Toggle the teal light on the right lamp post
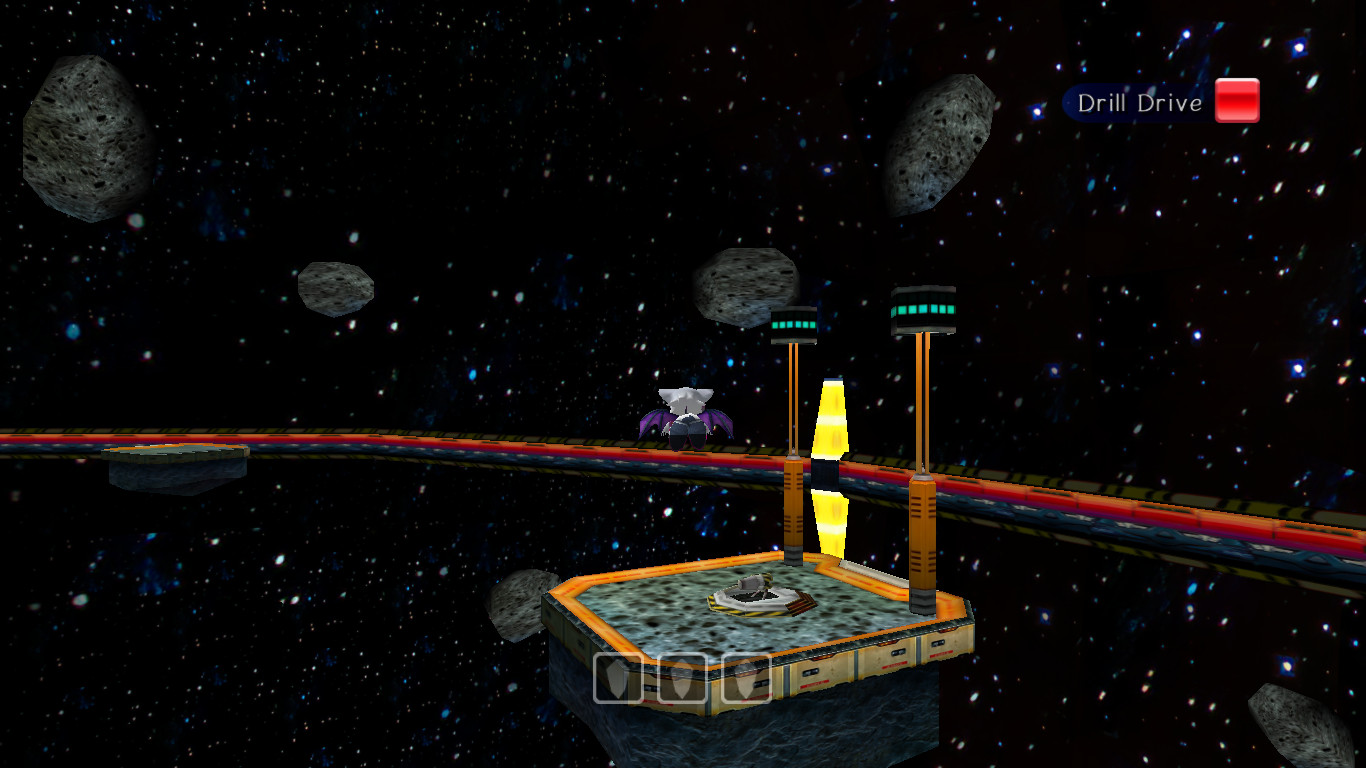 (923, 308)
